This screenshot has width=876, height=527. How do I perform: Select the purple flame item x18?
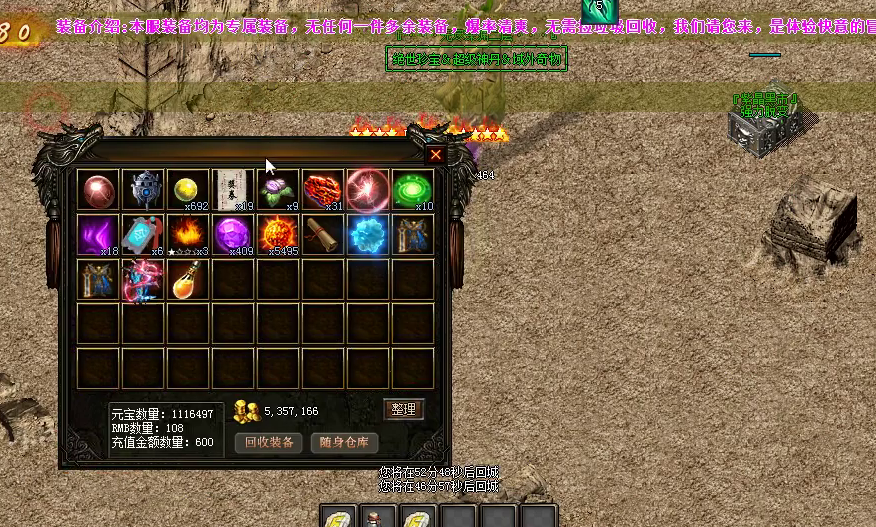pyautogui.click(x=99, y=235)
